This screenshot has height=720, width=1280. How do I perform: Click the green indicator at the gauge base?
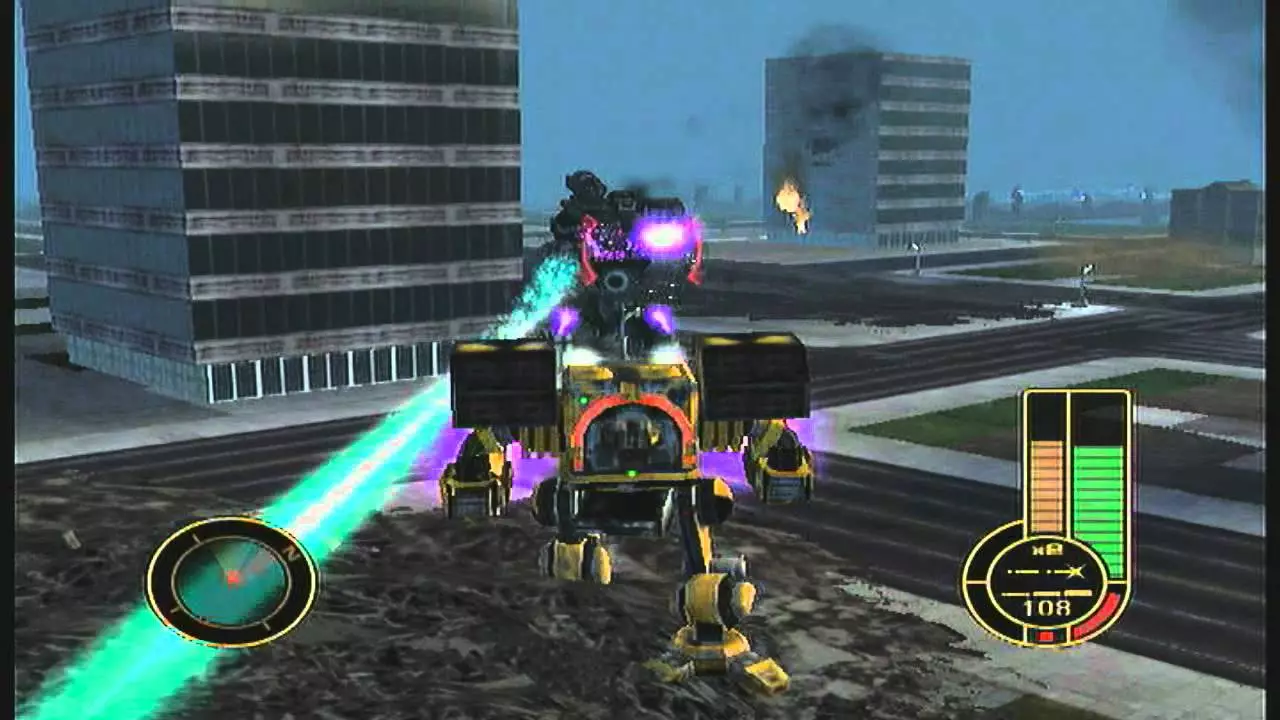(x=1032, y=633)
